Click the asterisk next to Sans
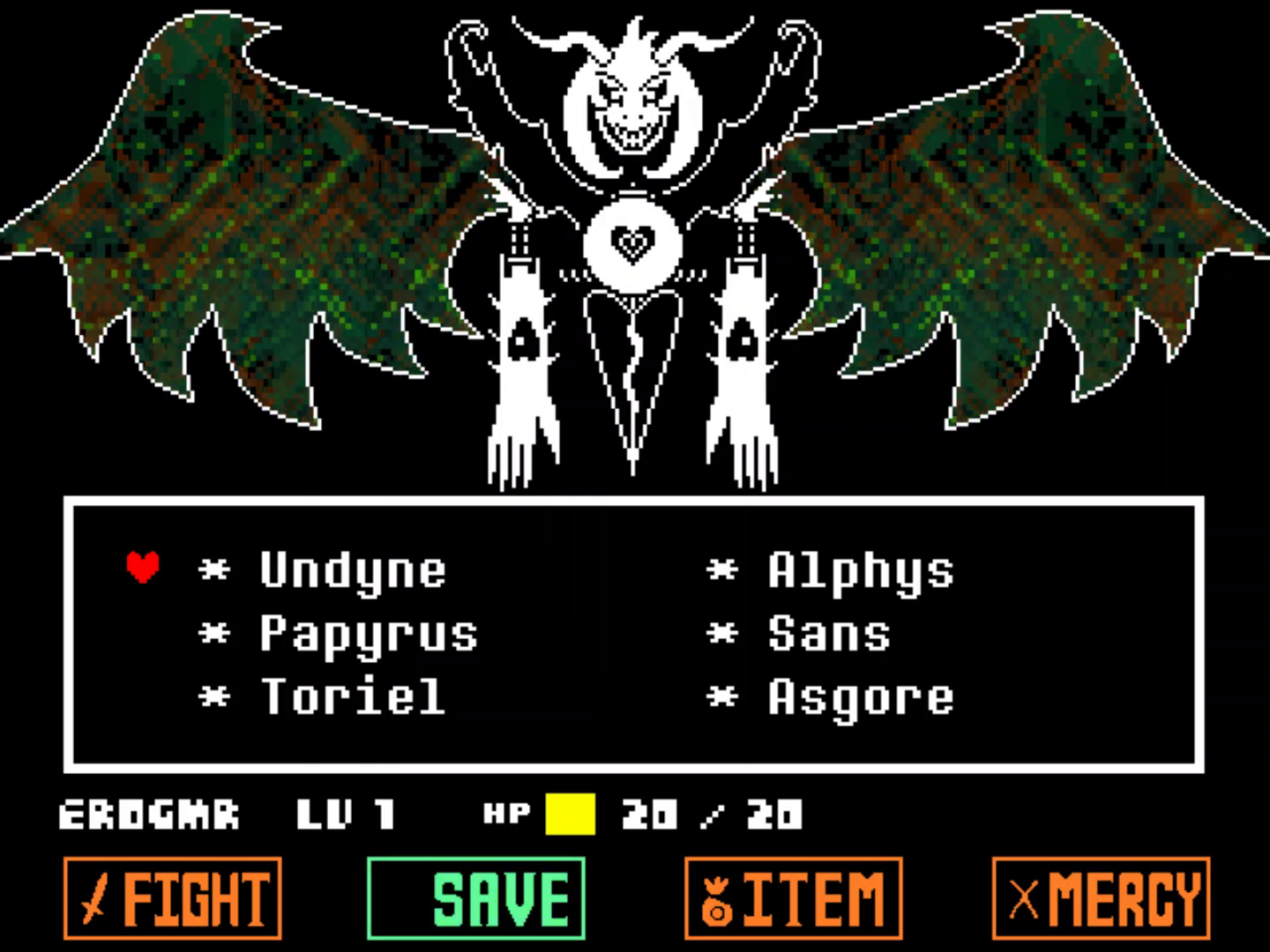The image size is (1270, 952). 723,633
